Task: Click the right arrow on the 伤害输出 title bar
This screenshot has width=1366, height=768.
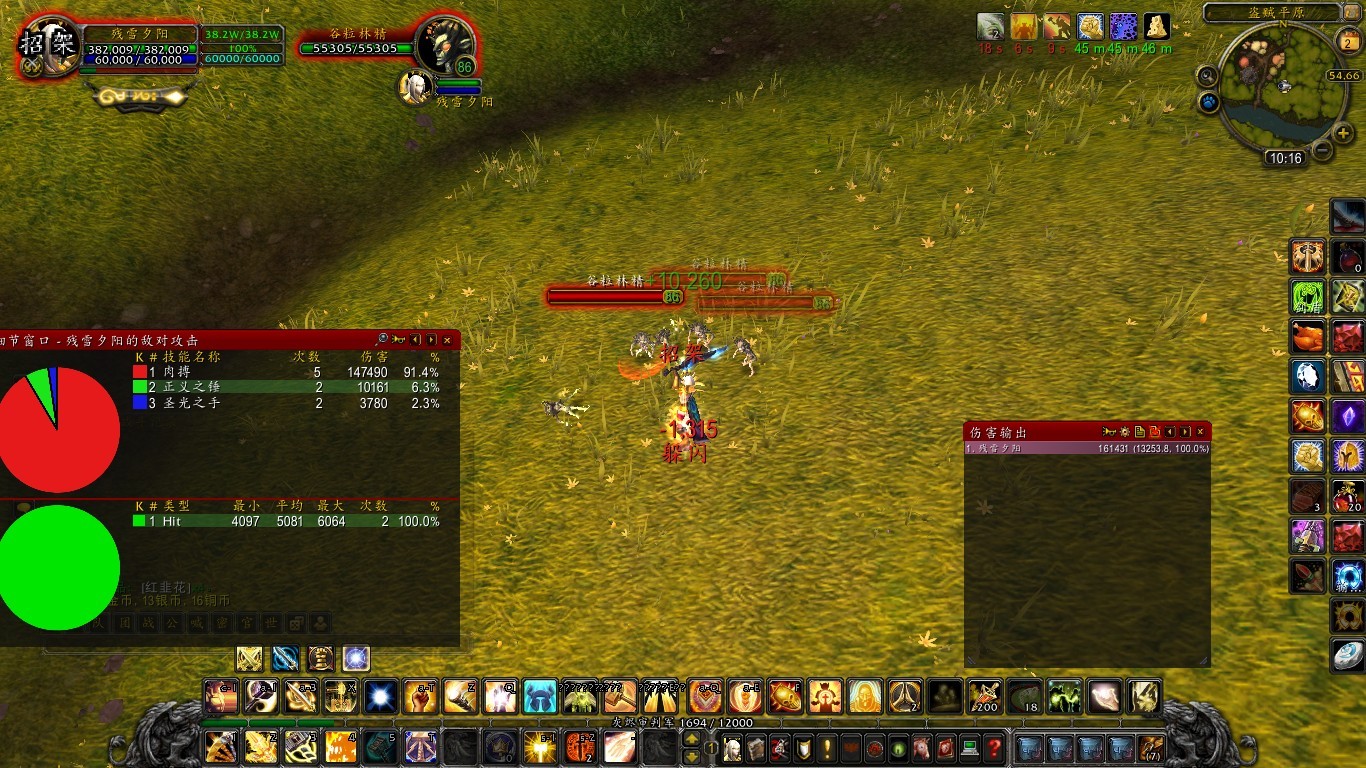Action: (x=1184, y=432)
